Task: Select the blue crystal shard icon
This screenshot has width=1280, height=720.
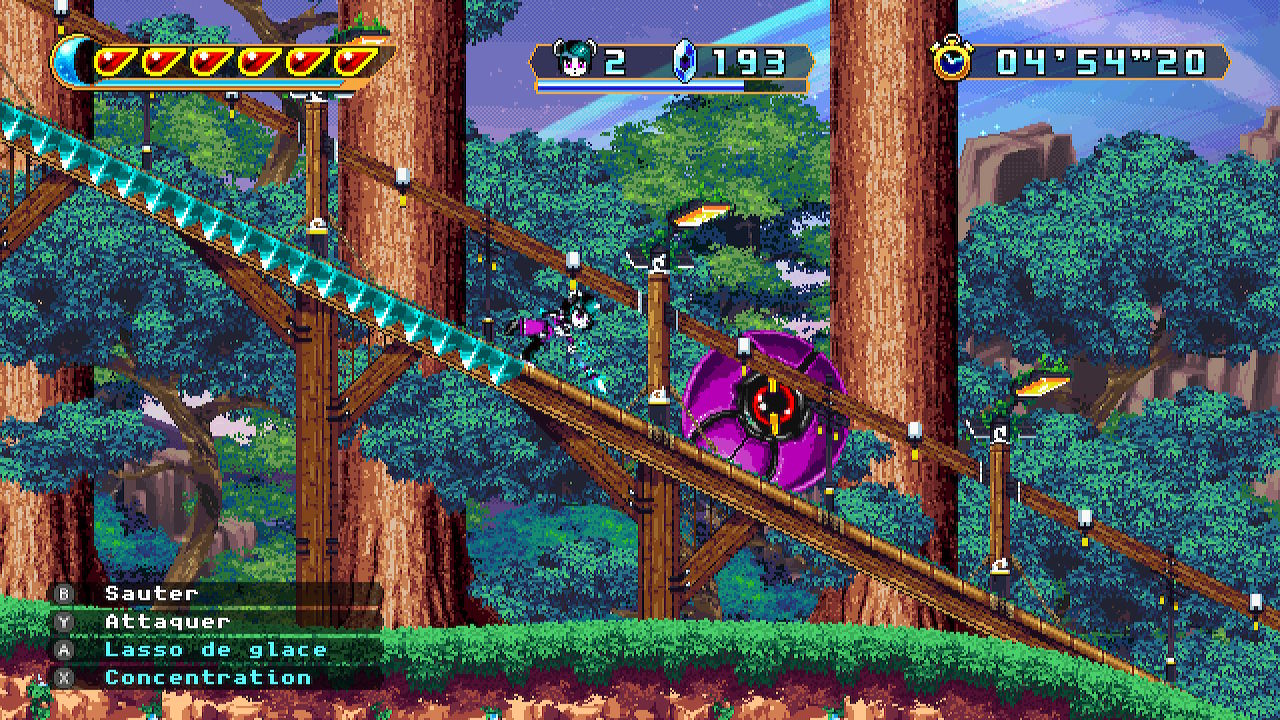Action: click(x=684, y=61)
